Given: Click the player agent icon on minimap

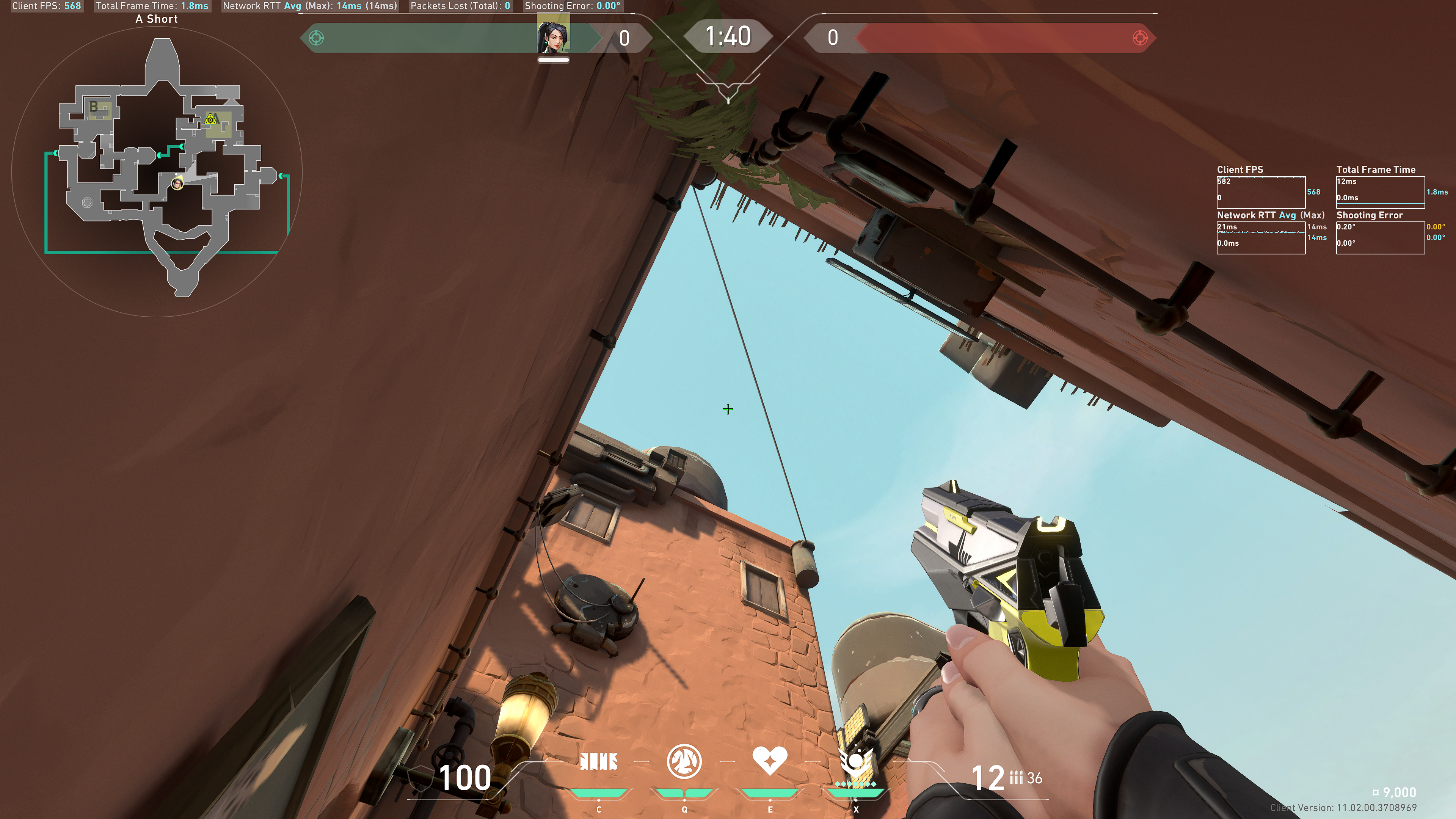Looking at the screenshot, I should [177, 184].
